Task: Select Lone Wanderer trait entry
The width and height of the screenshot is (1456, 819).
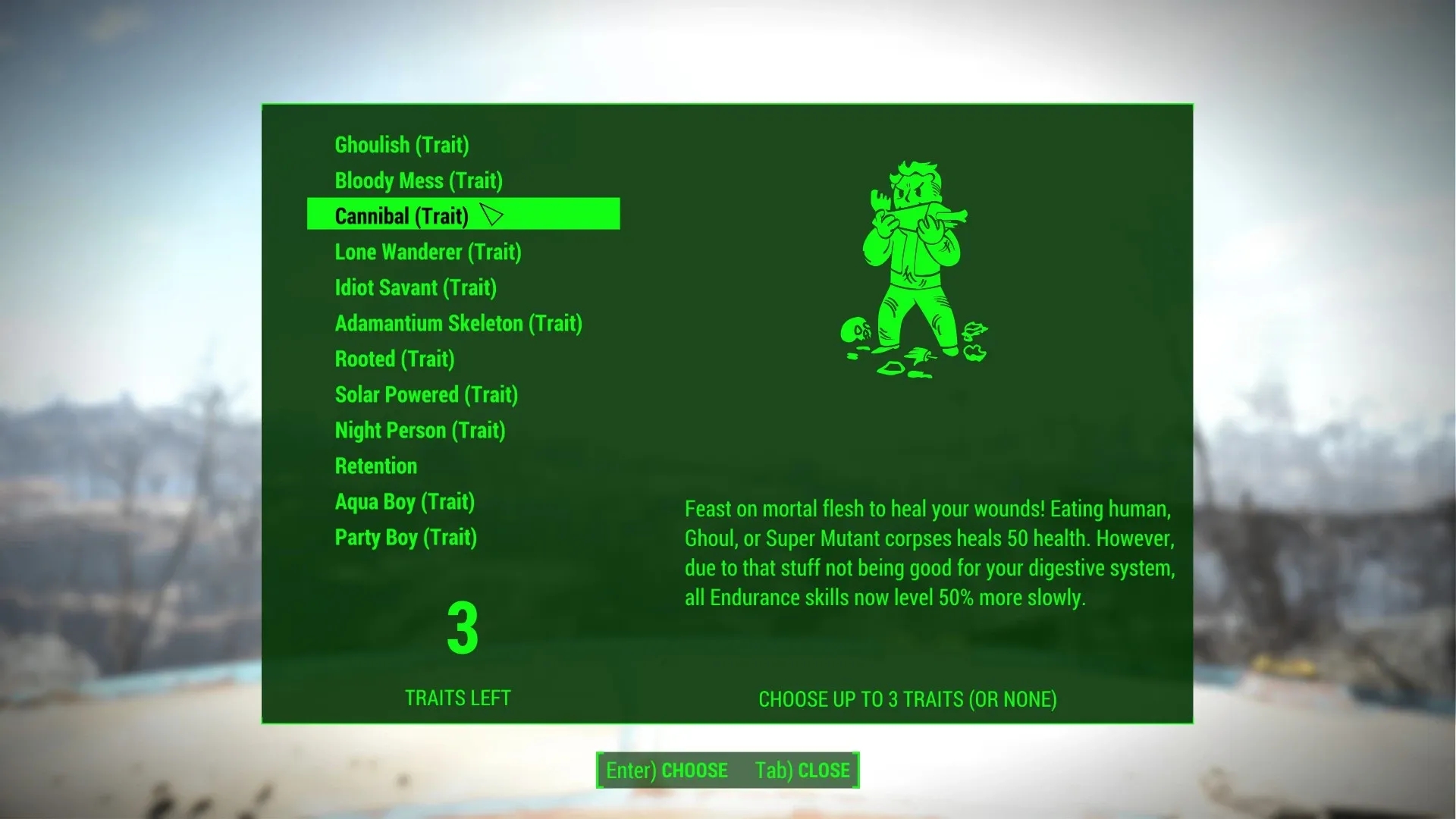Action: (x=428, y=252)
